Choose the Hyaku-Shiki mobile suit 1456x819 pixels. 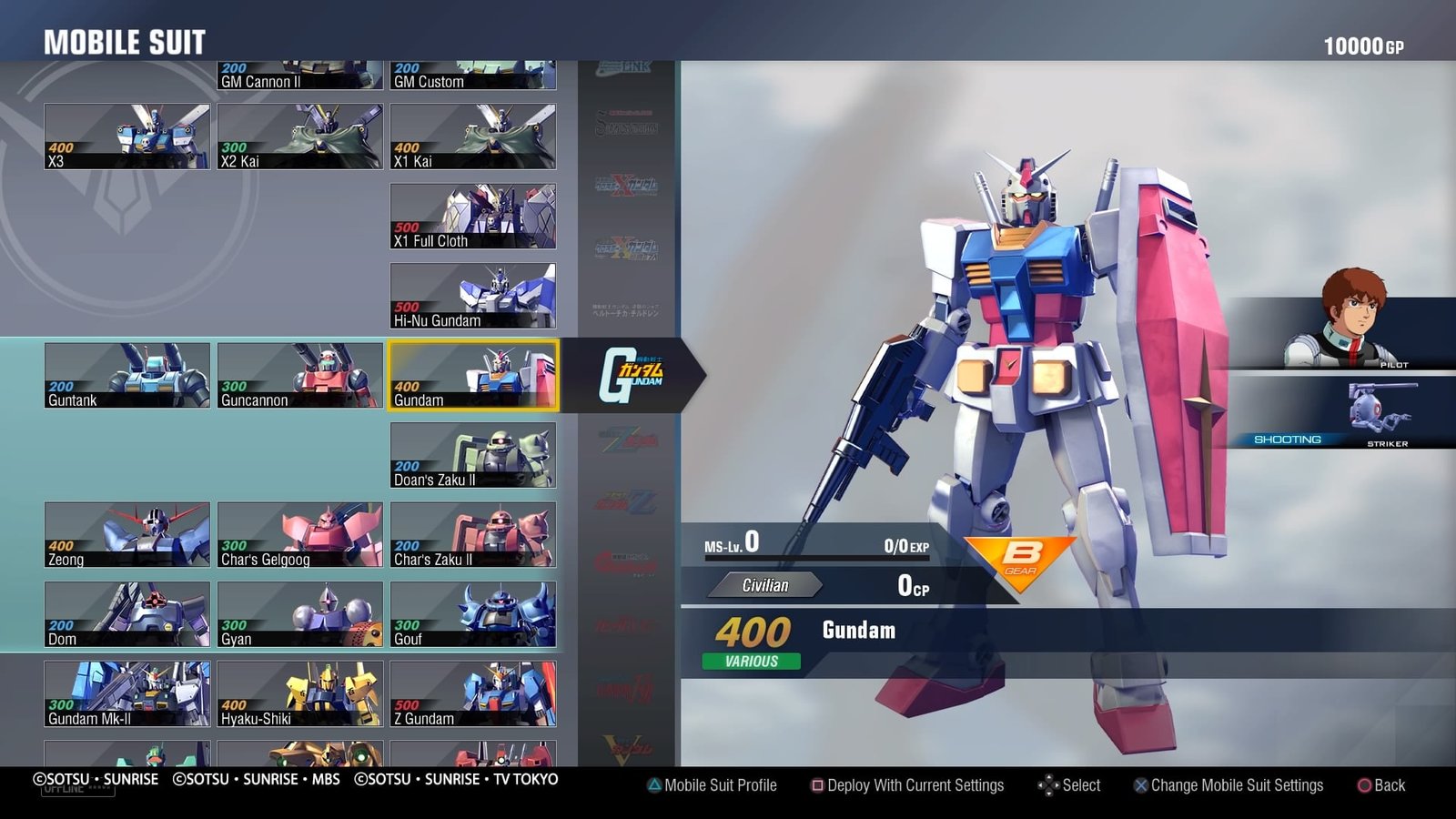click(x=299, y=694)
